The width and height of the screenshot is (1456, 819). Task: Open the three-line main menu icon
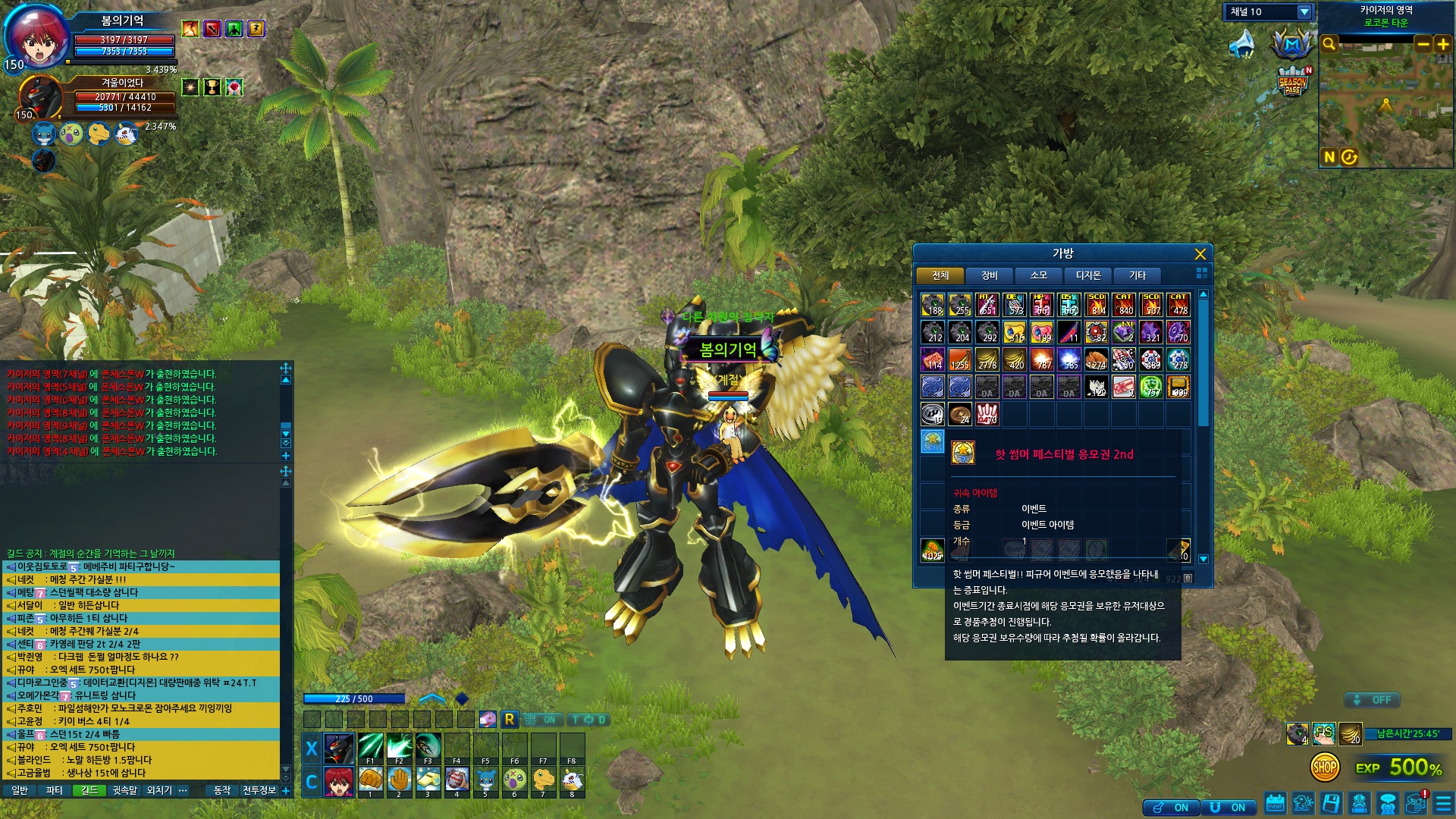coord(1443,803)
